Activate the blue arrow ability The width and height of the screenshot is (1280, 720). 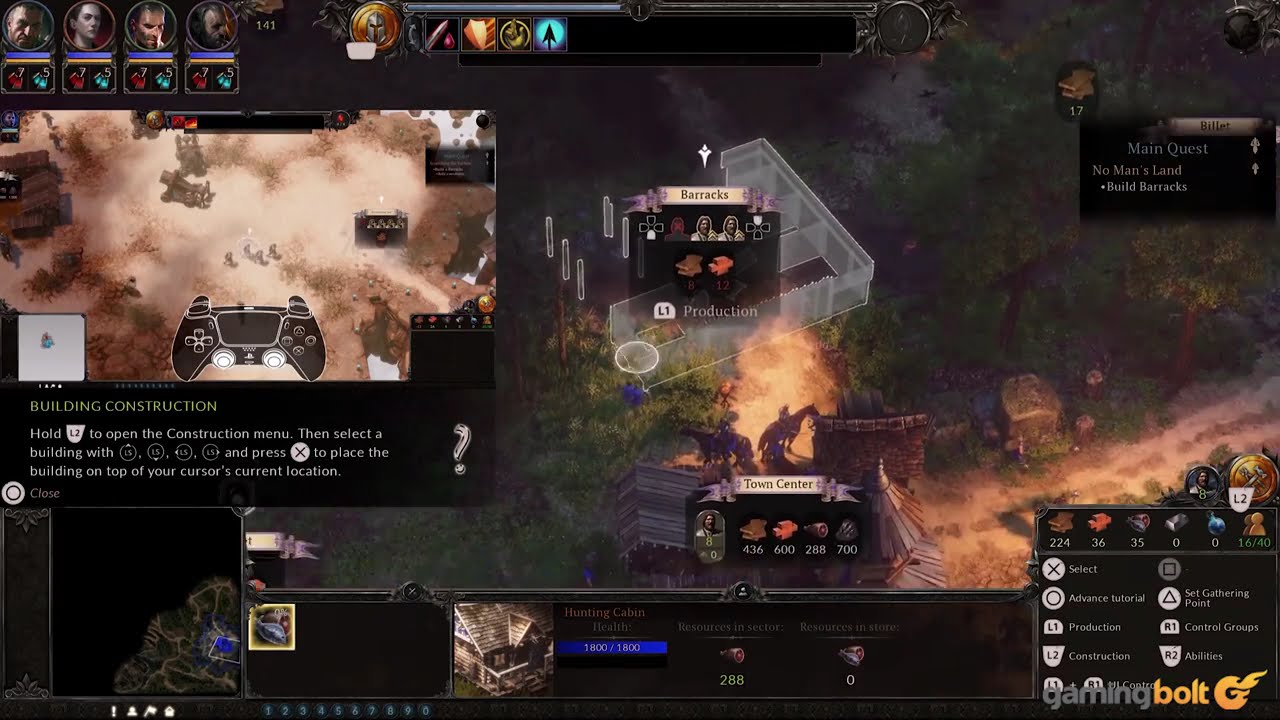549,35
